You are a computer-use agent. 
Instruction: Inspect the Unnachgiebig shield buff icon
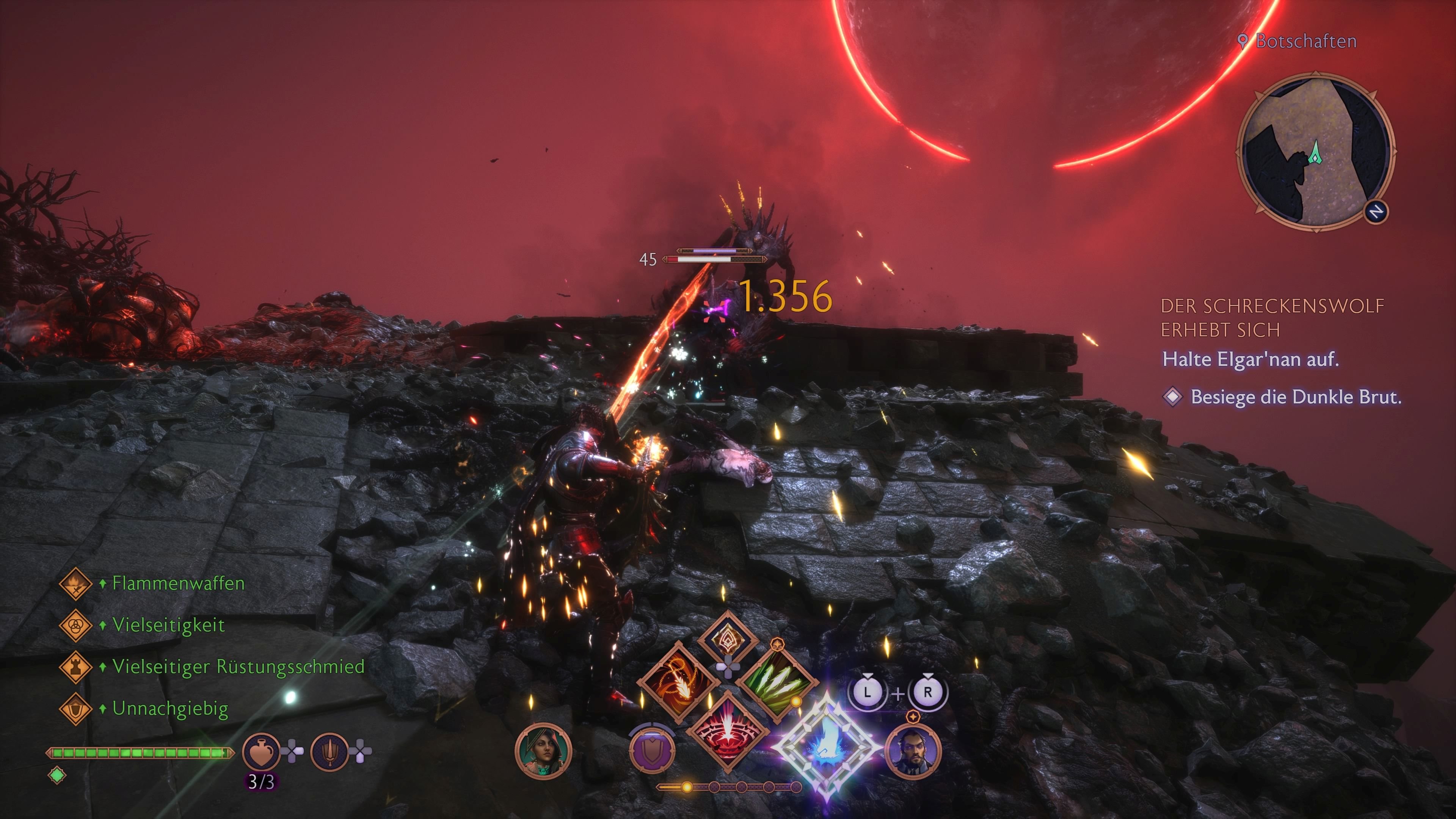(76, 709)
